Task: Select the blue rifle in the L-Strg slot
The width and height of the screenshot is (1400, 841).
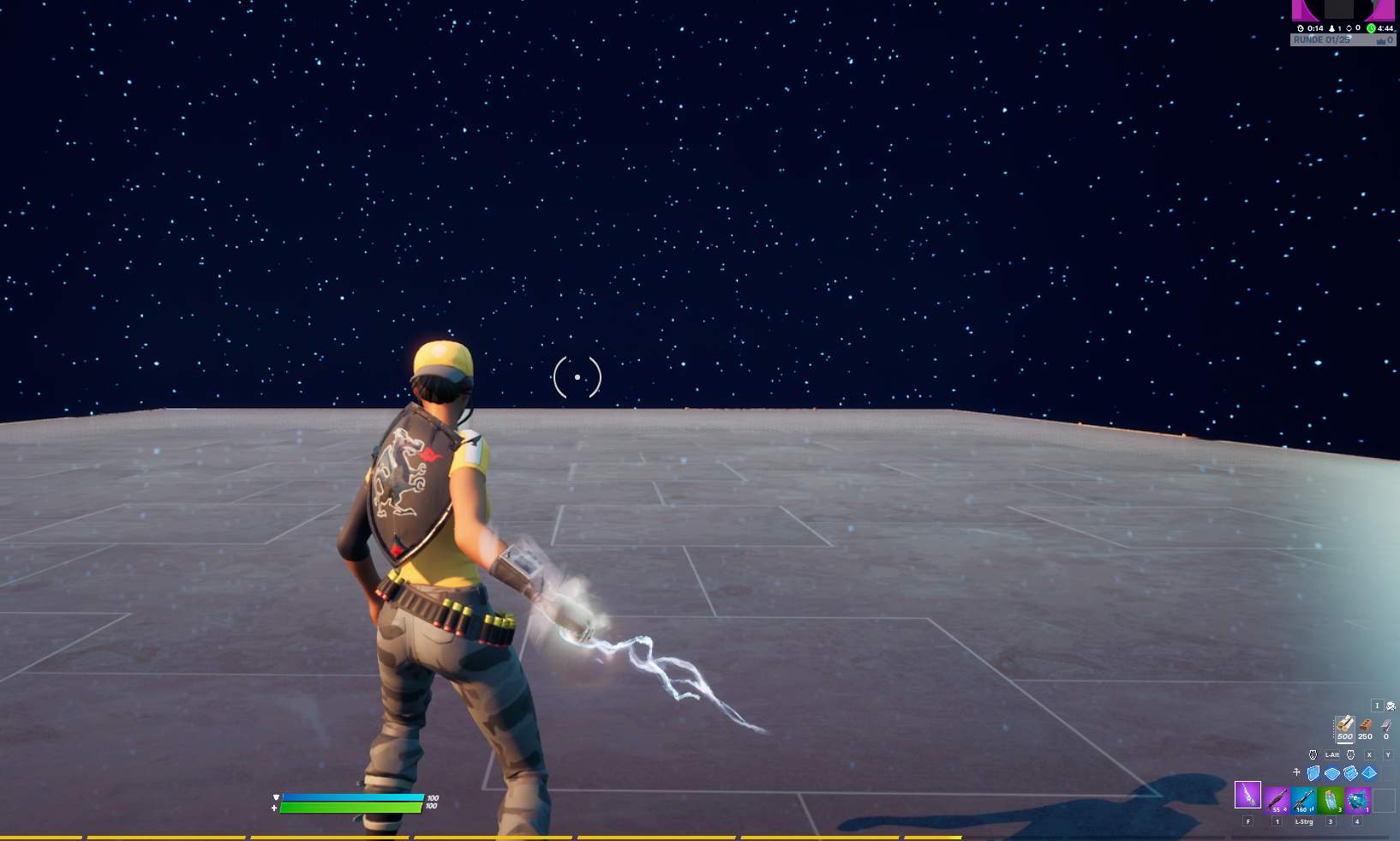Action: point(1304,799)
